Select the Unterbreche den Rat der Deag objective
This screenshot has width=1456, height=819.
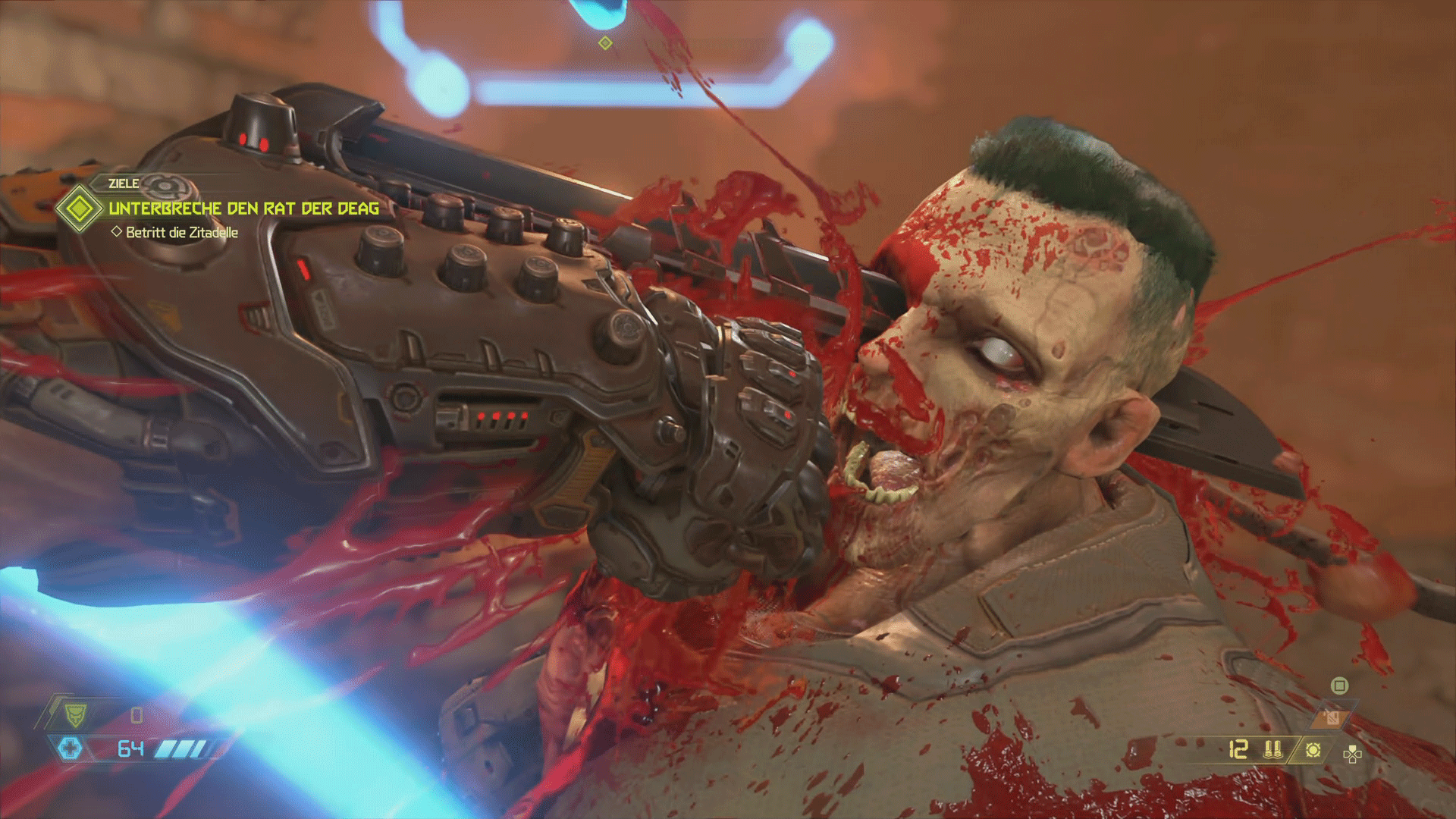pyautogui.click(x=243, y=209)
